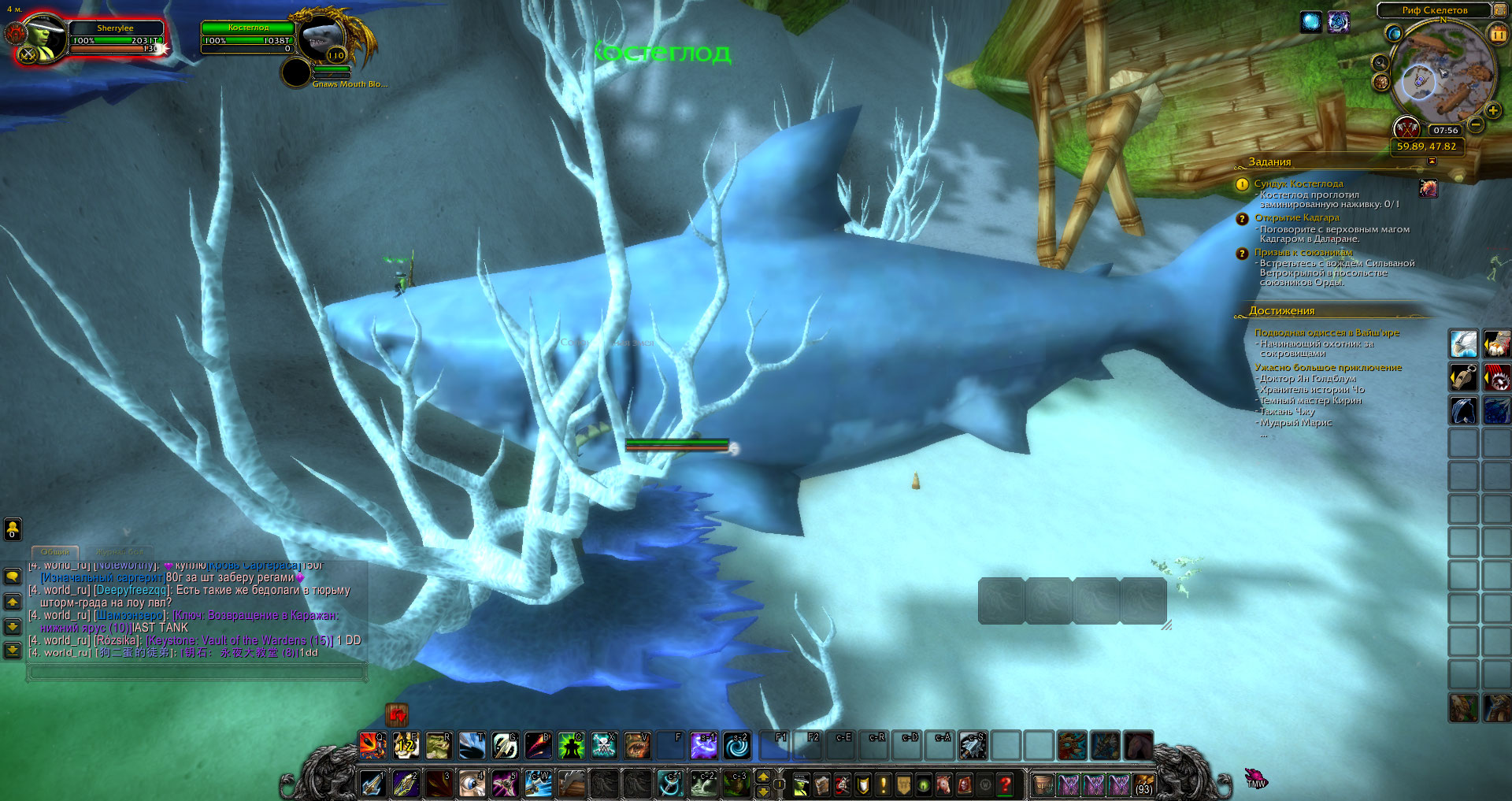1512x801 pixels.
Task: Zoom out the minimap with minus button
Action: coord(1476,124)
